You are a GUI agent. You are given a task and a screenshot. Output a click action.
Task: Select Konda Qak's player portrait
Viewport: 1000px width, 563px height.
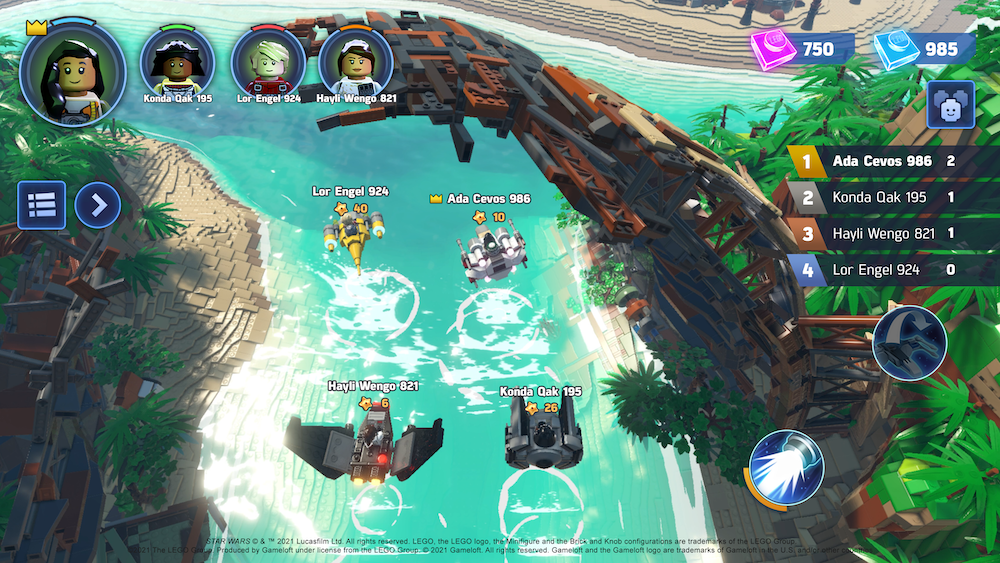click(177, 61)
